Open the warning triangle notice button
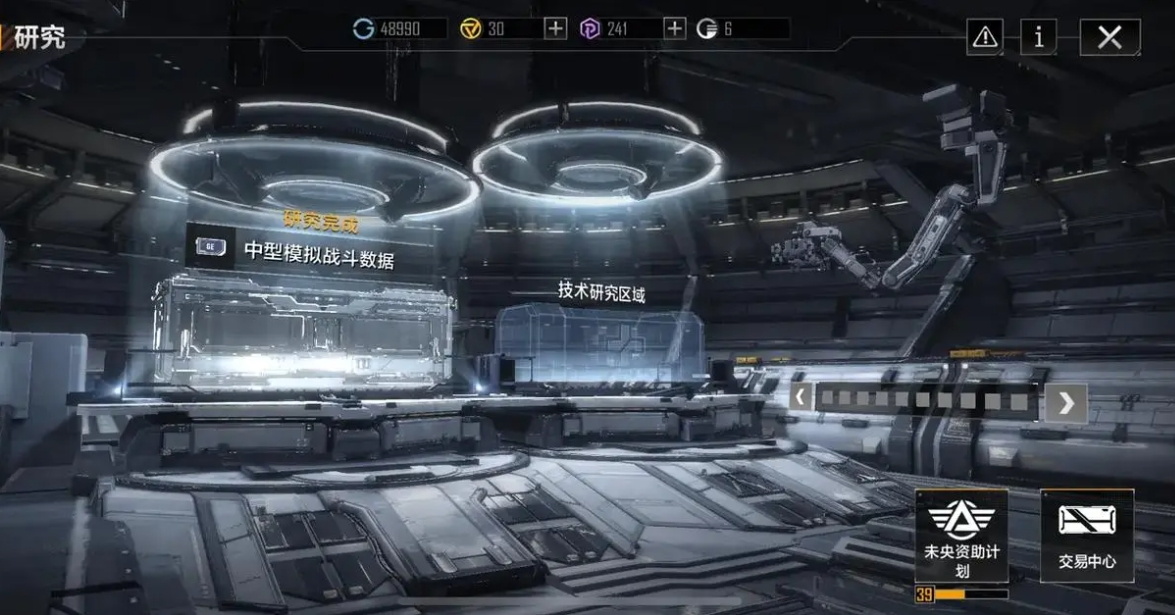This screenshot has height=615, width=1175. 985,38
